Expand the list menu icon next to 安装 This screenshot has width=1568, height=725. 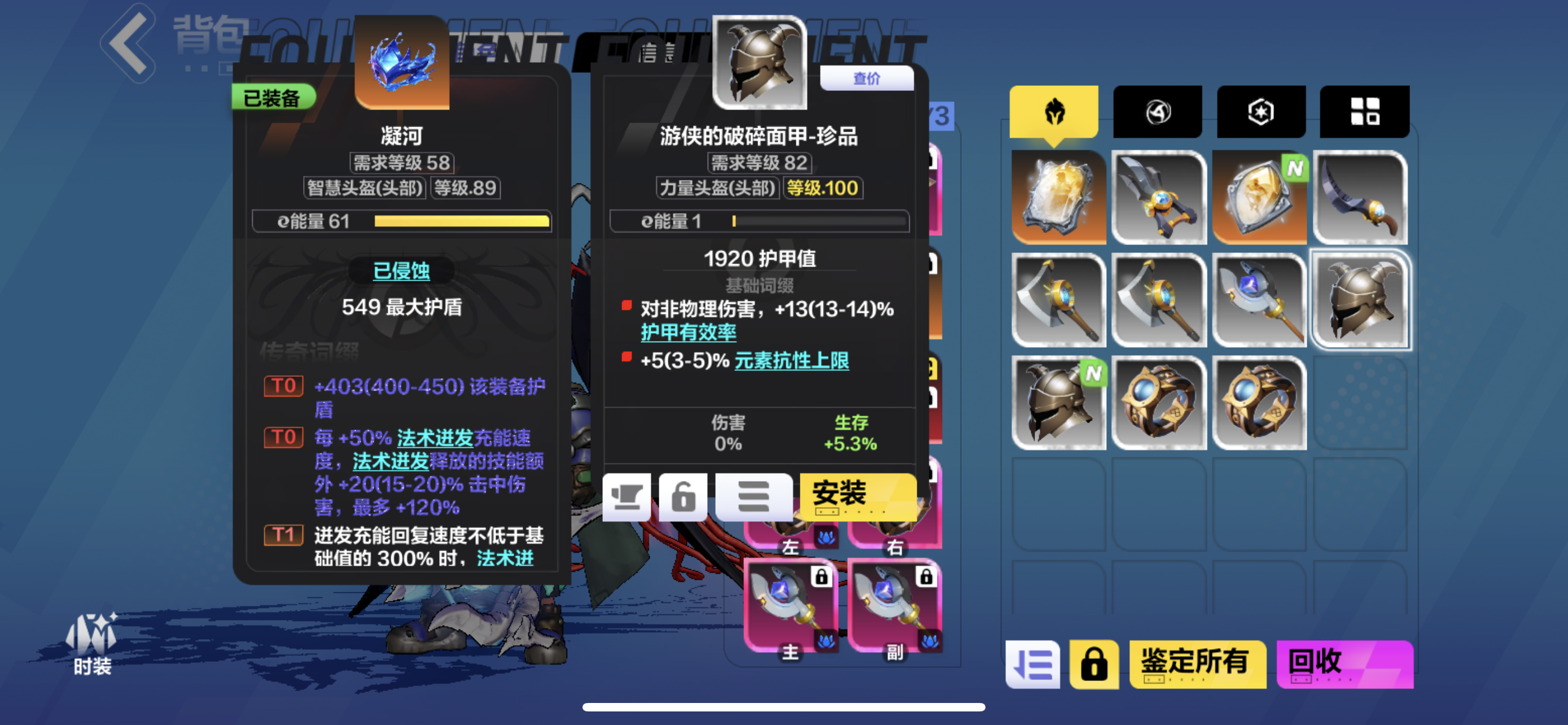coord(754,497)
